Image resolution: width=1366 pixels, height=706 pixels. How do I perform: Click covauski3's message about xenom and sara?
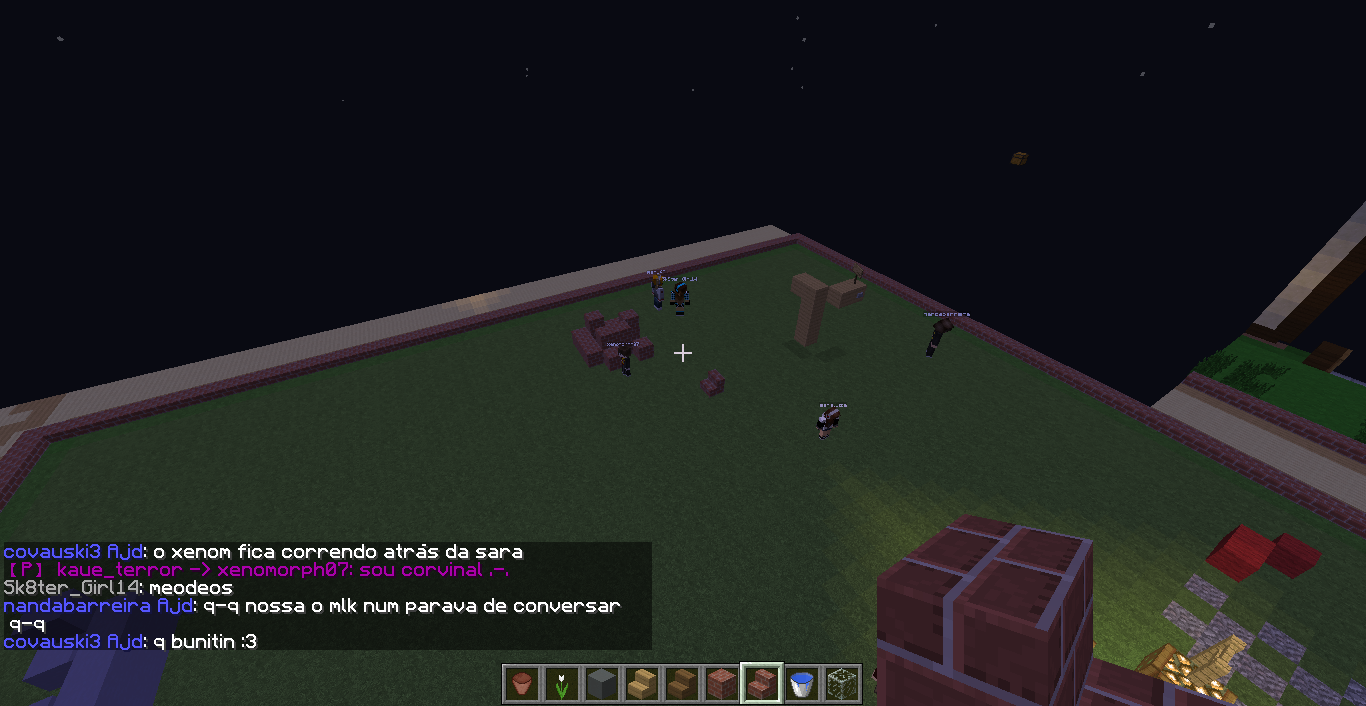(x=263, y=552)
